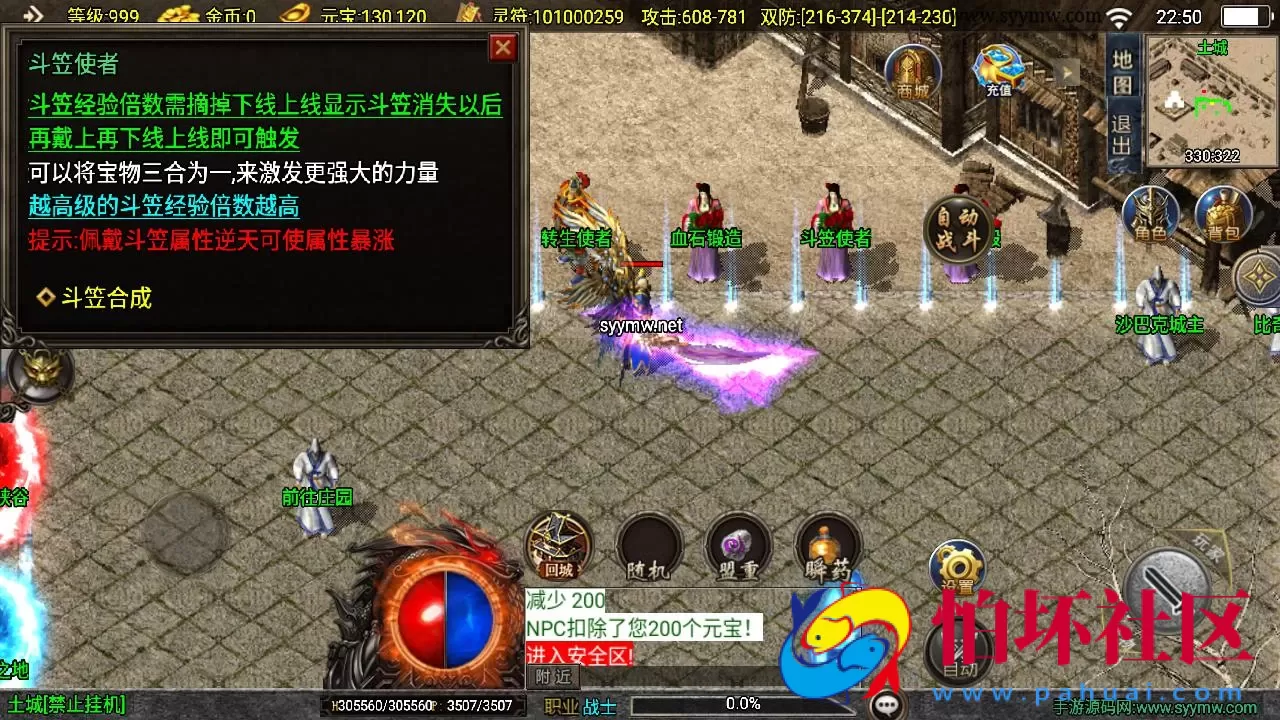This screenshot has height=720, width=1280.
Task: Open the 背包 backpack icon
Action: [1225, 215]
